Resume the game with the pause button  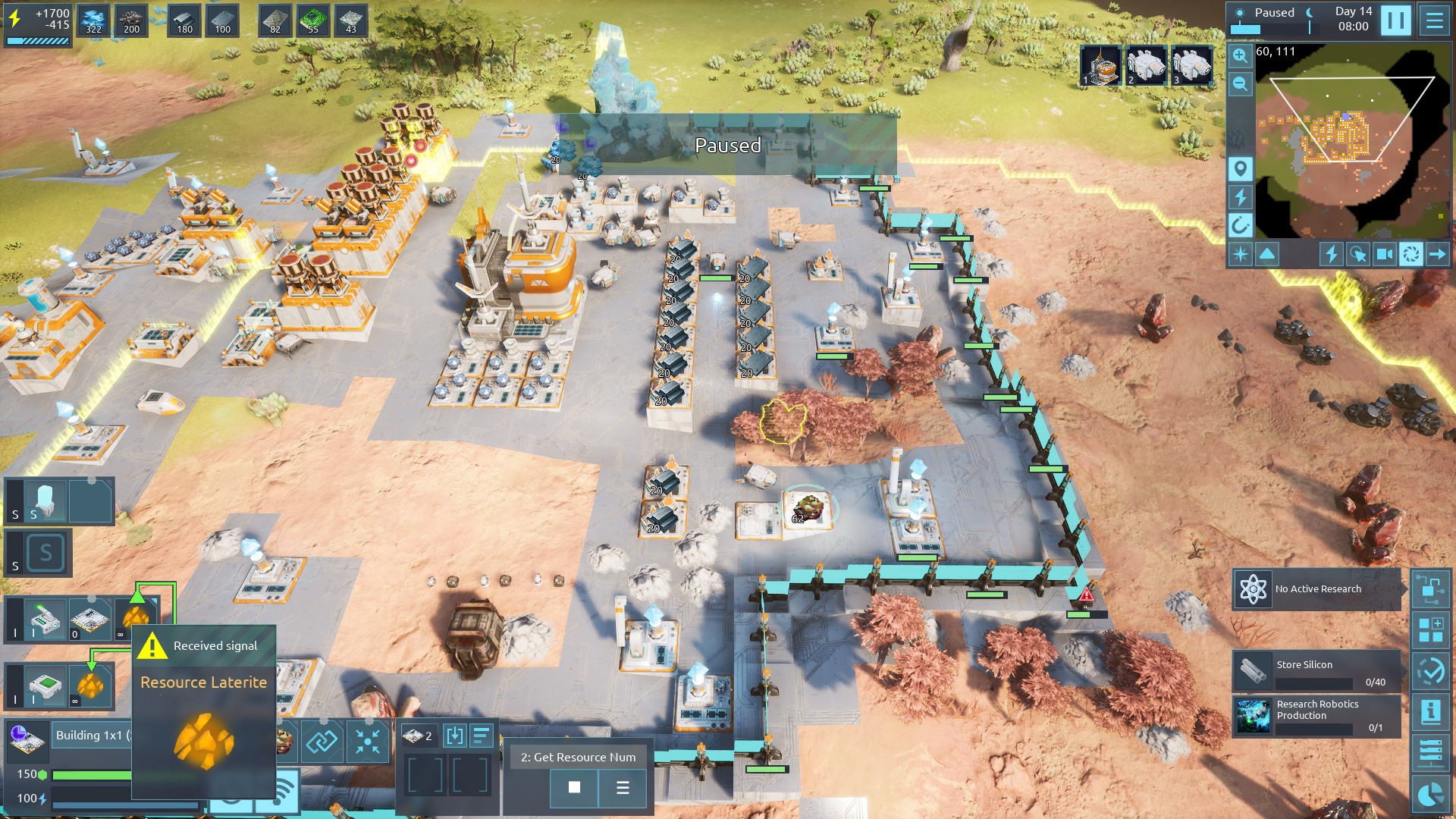1395,20
